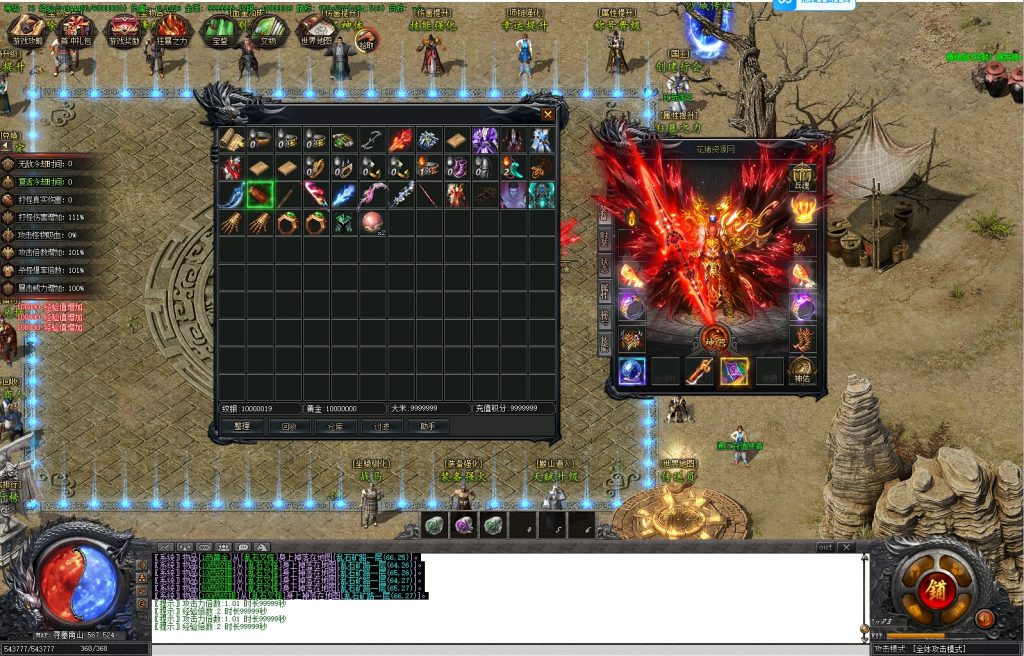1024x656 pixels.
Task: Open the 世界地图 world map icon
Action: click(x=316, y=28)
